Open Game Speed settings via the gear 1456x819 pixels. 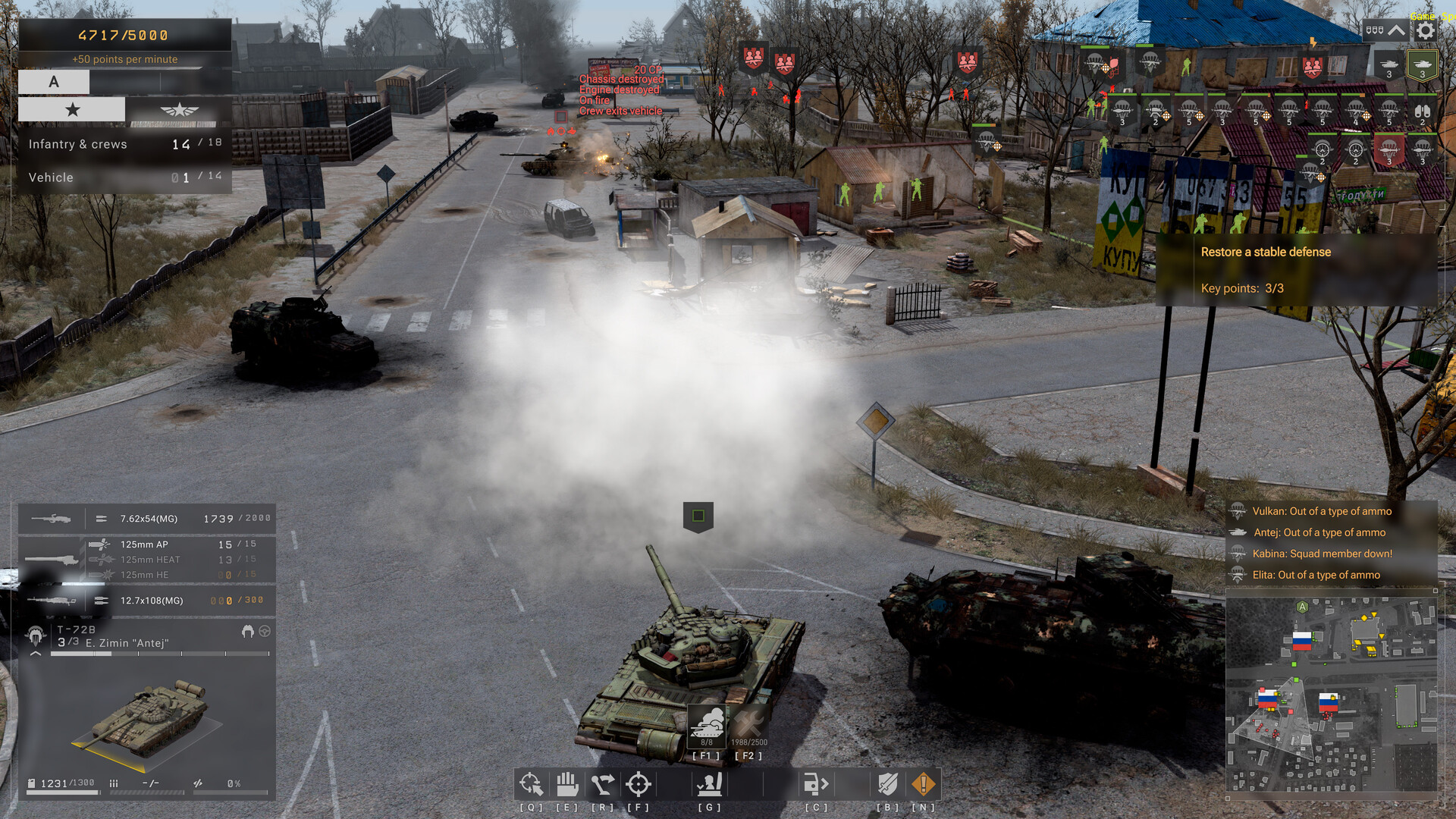(x=1425, y=29)
